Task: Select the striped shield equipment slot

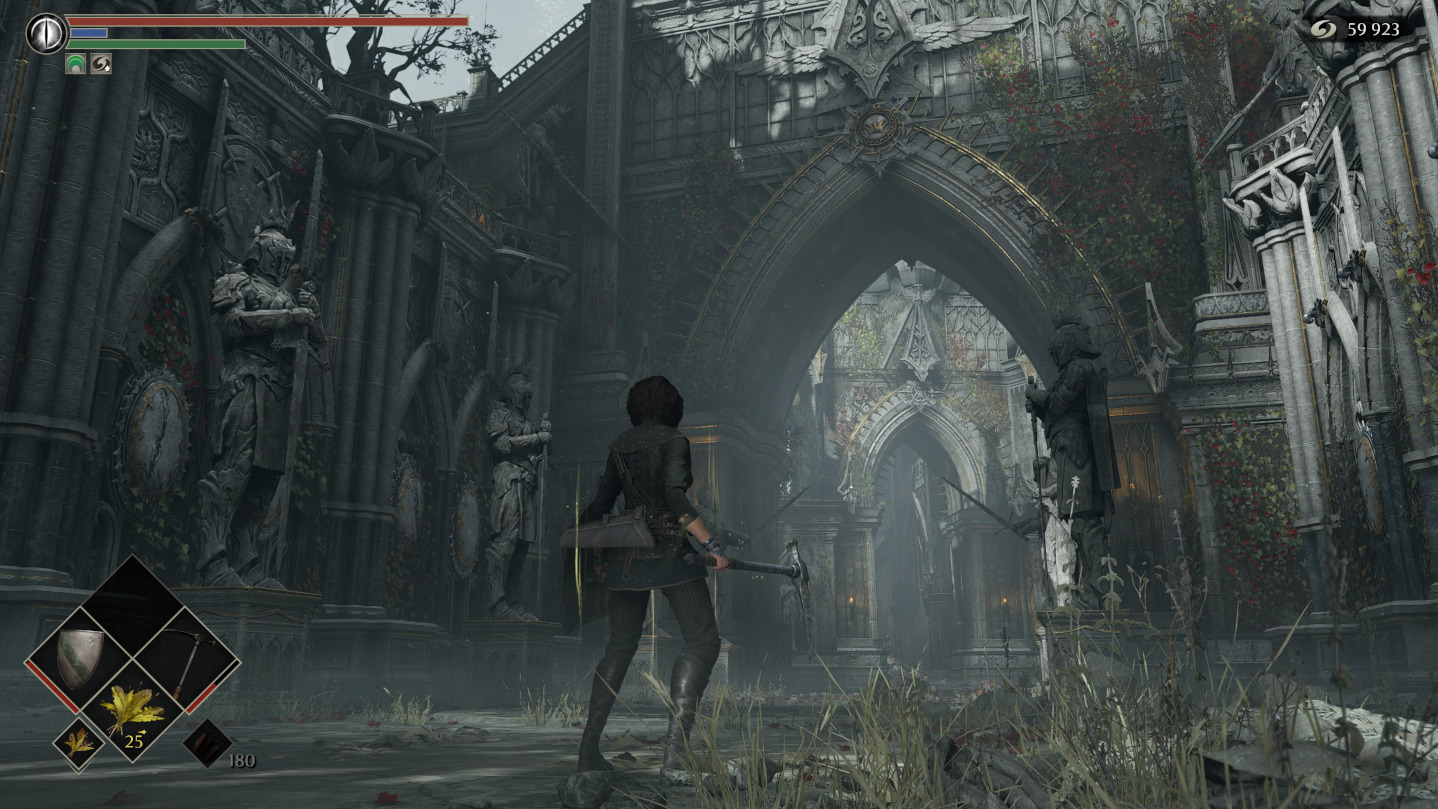Action: click(79, 659)
